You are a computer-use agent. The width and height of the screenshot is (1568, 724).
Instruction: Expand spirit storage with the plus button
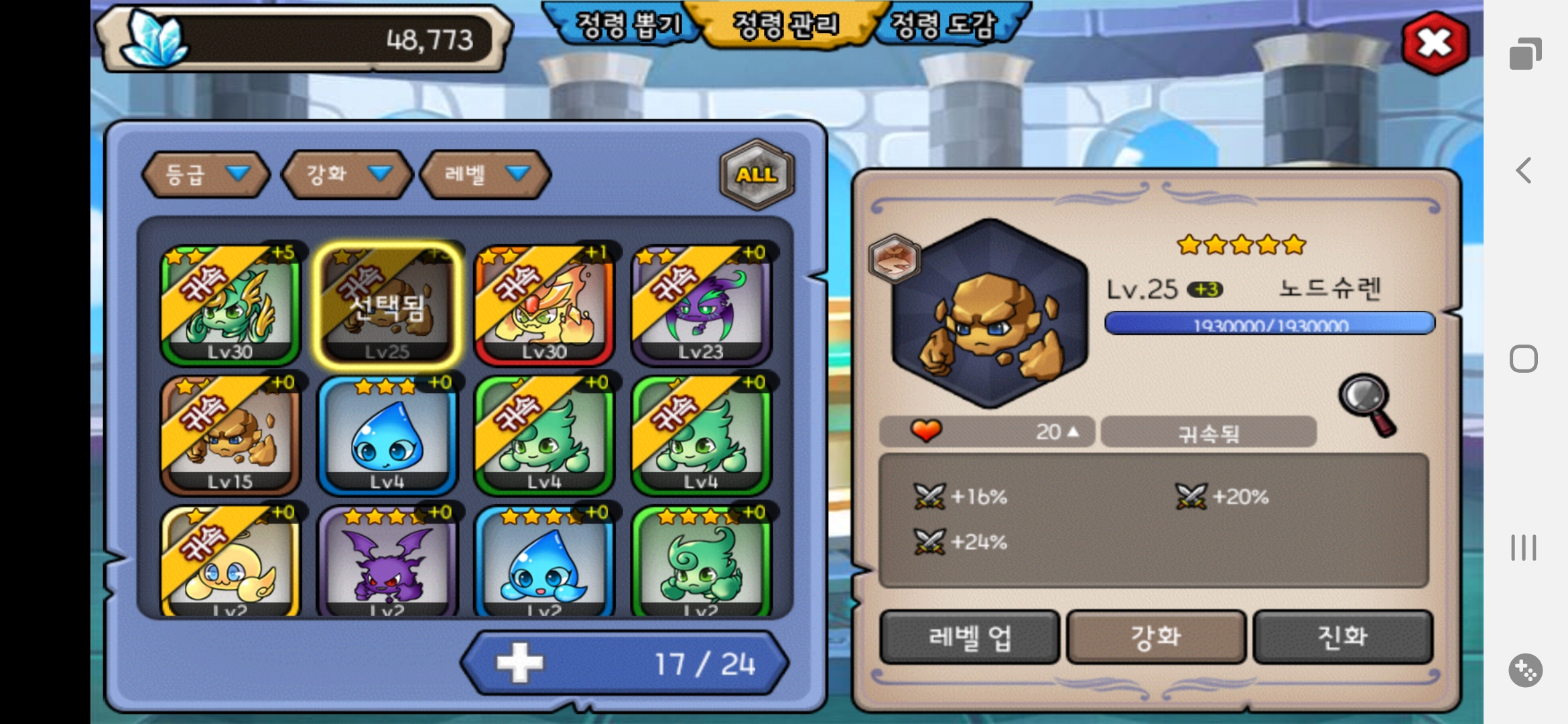click(x=519, y=664)
